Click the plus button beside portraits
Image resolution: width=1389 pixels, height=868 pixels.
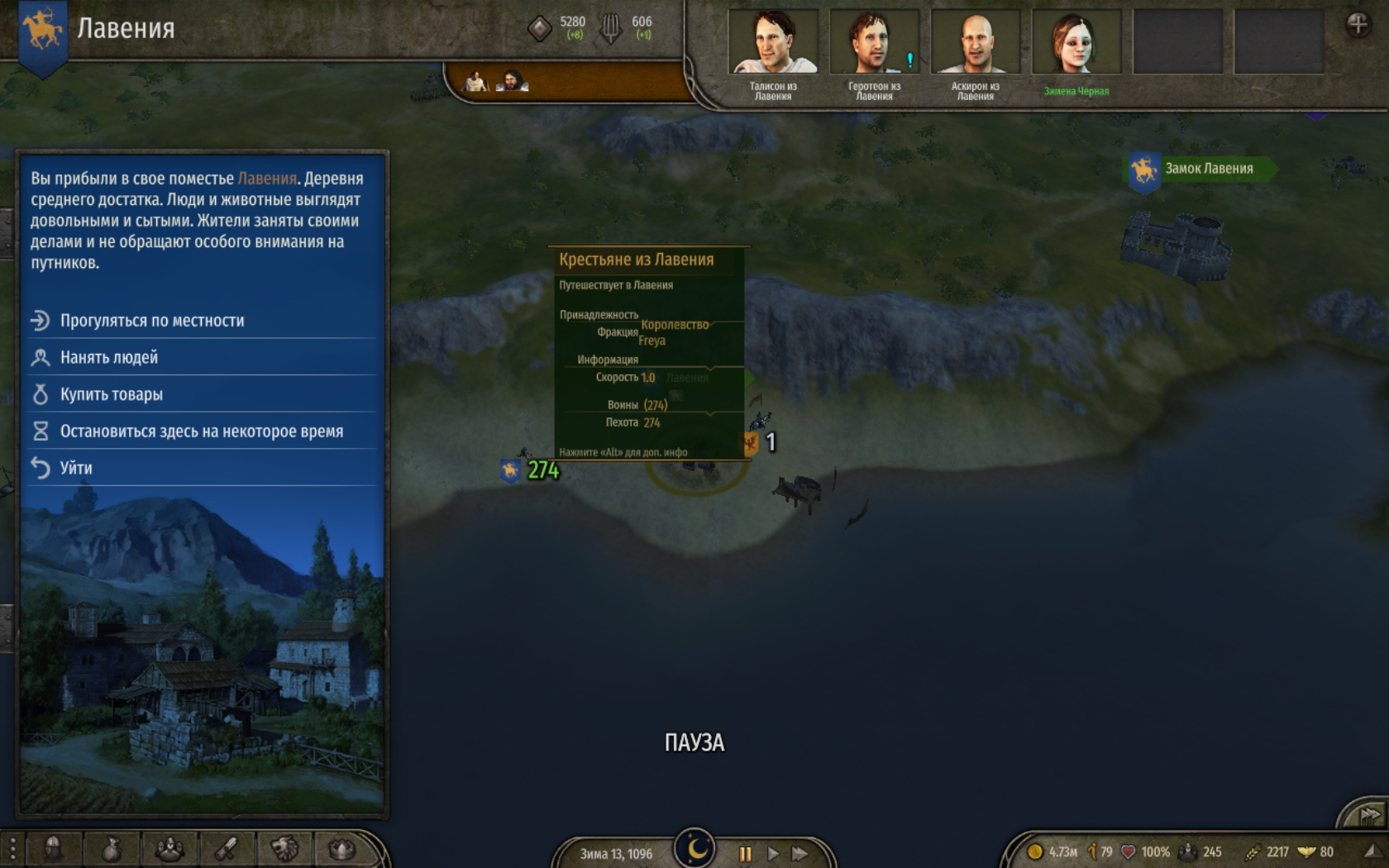1358,25
